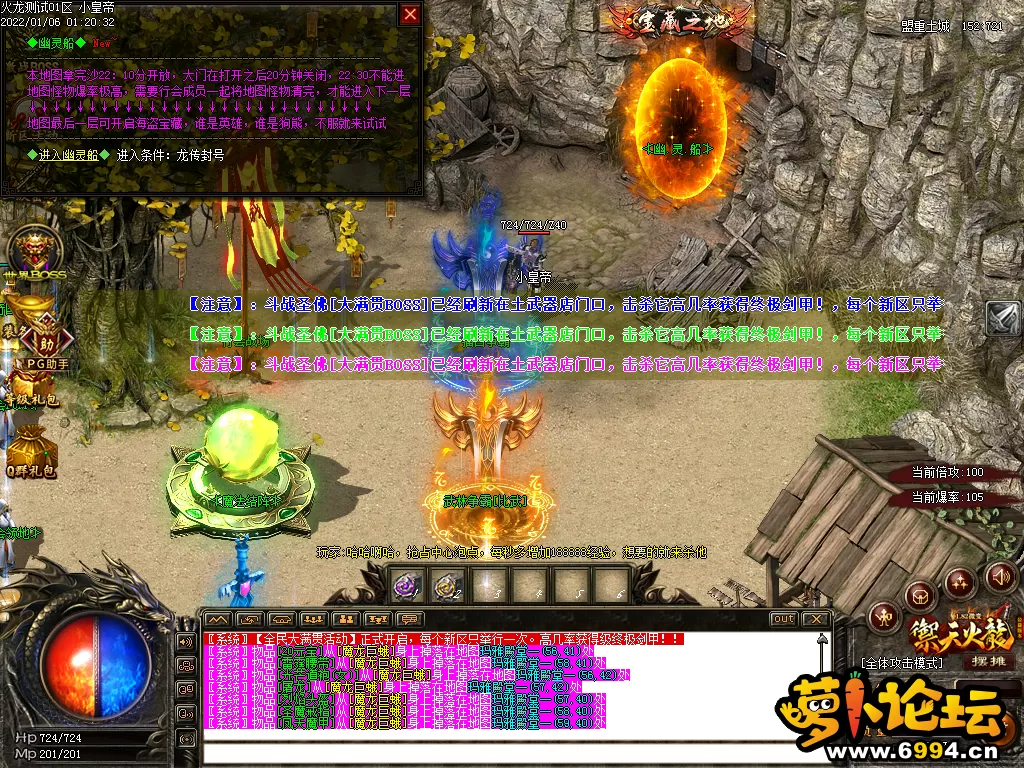Close the 幽灵船 info panel
1024x768 pixels.
click(x=410, y=14)
